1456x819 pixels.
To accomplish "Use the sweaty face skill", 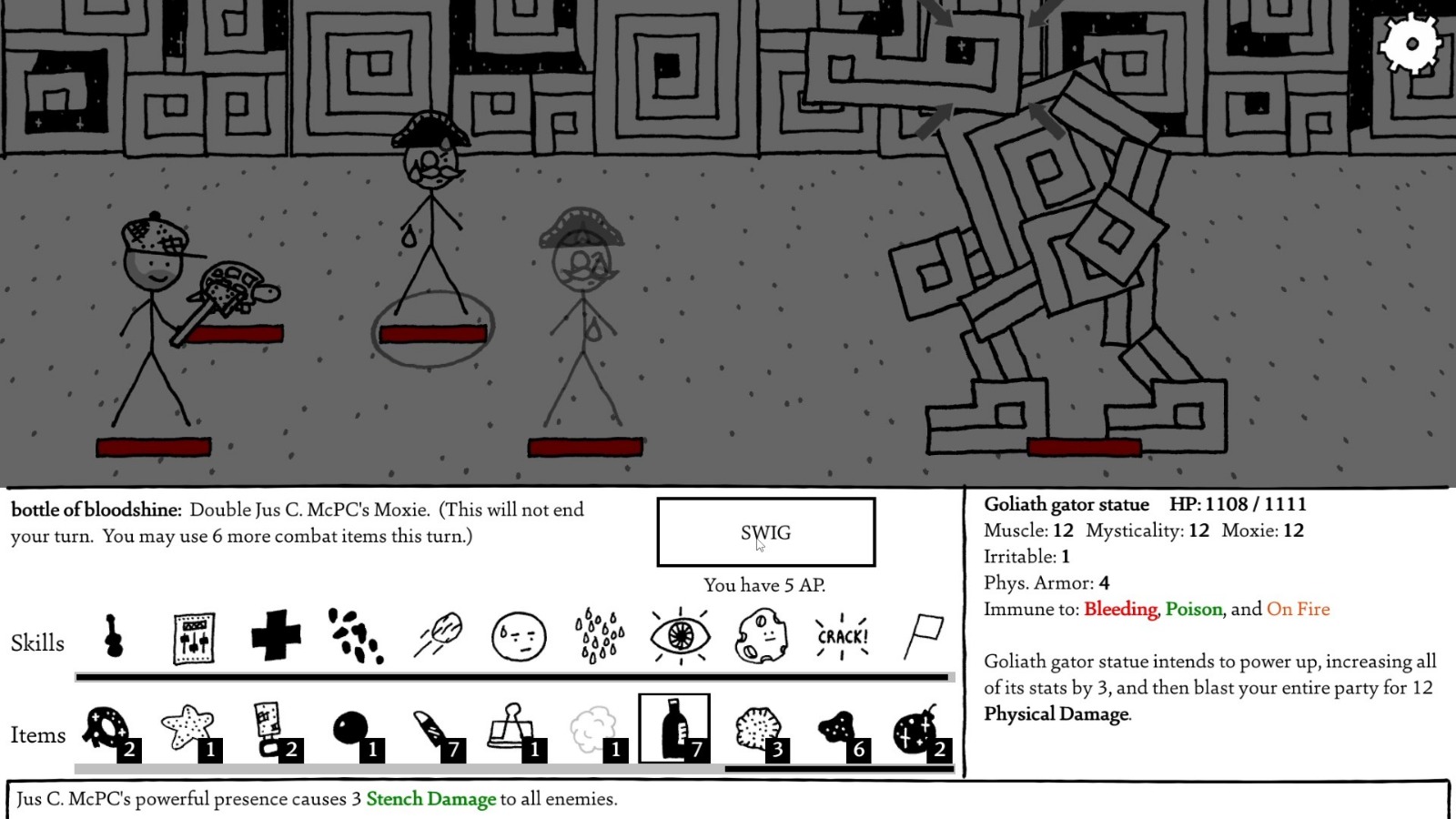I will (519, 637).
